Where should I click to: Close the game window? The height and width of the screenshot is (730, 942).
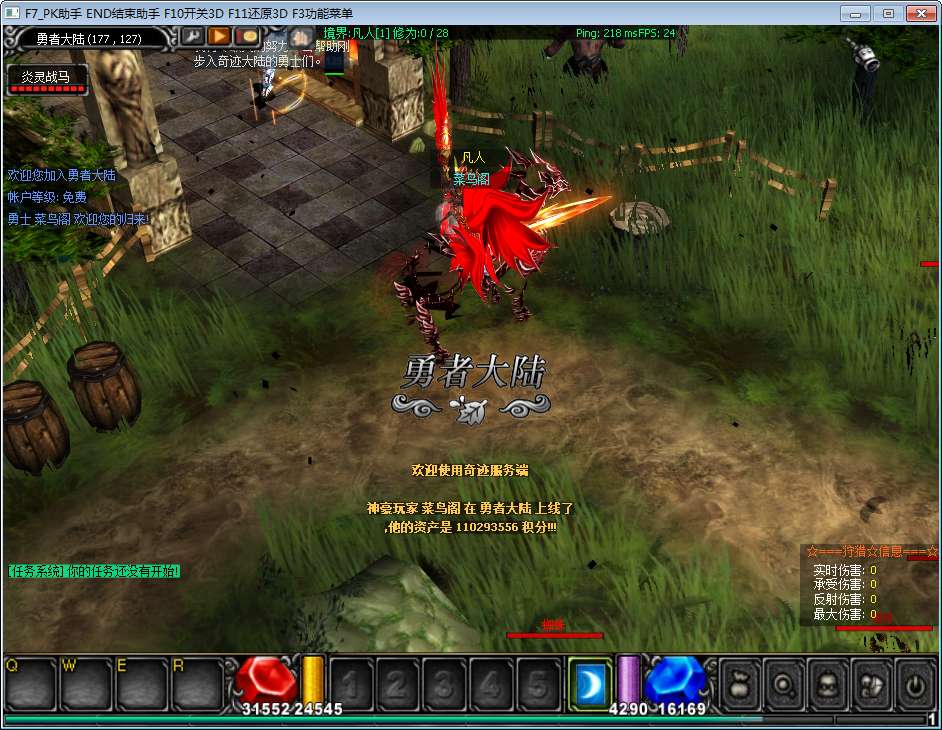[920, 13]
